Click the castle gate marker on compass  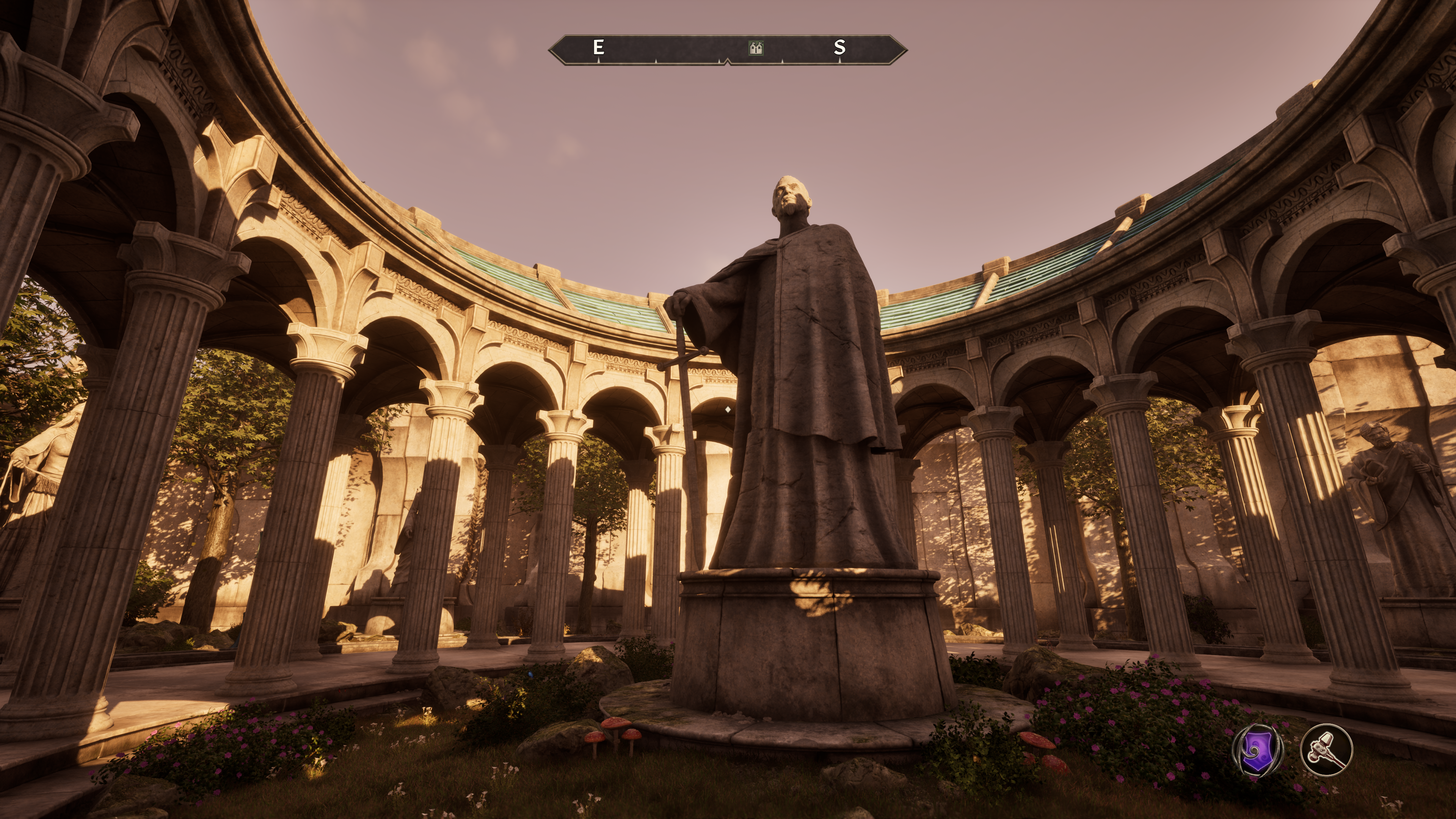tap(756, 48)
